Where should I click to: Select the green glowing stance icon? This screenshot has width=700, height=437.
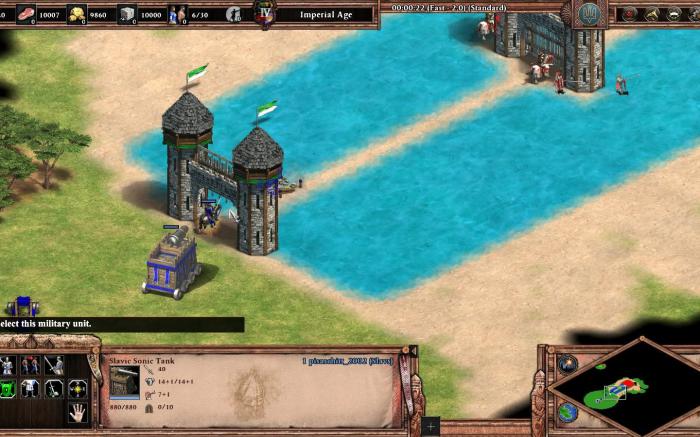point(8,389)
